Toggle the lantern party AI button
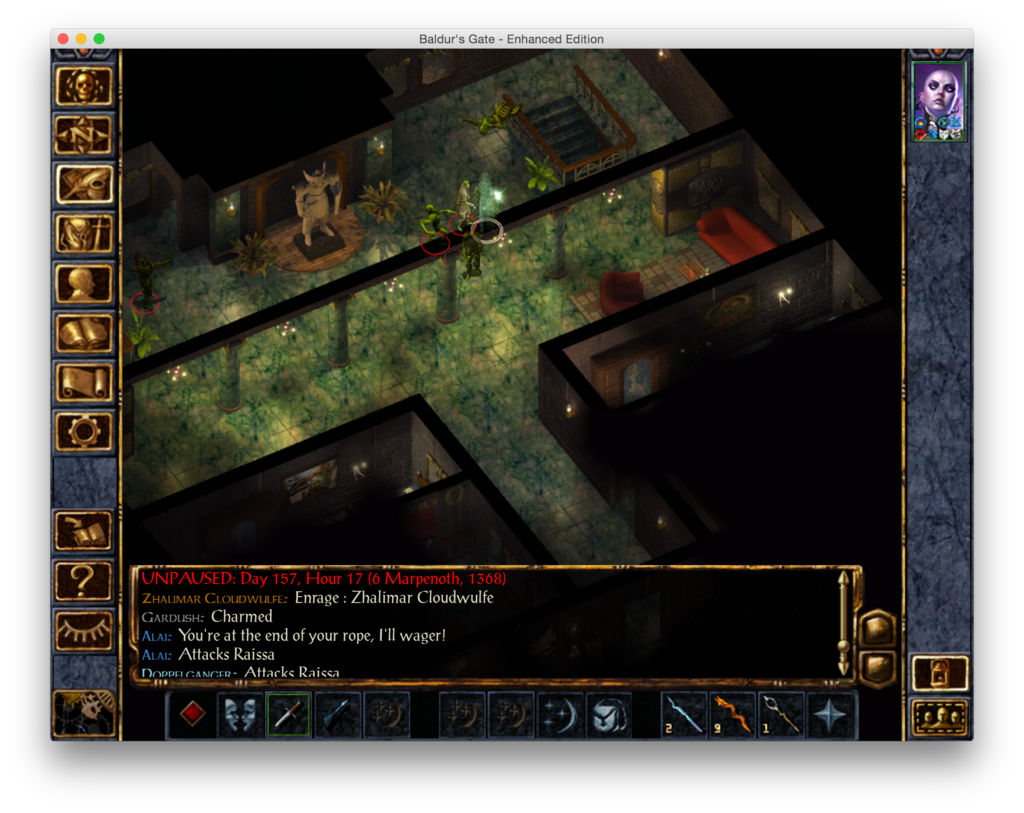The width and height of the screenshot is (1024, 813). coord(940,673)
